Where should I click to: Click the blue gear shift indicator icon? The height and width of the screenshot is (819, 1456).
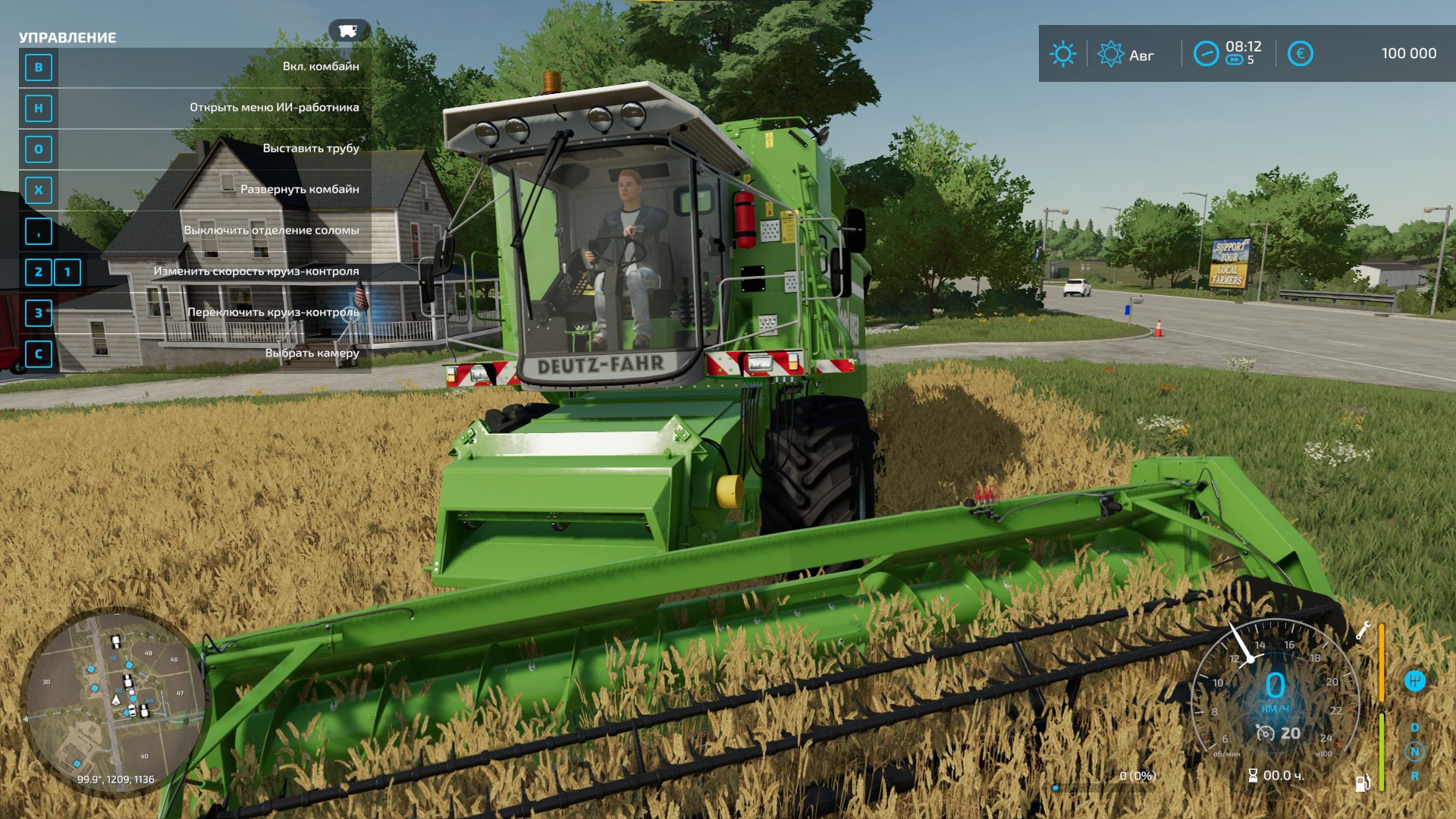[1414, 680]
